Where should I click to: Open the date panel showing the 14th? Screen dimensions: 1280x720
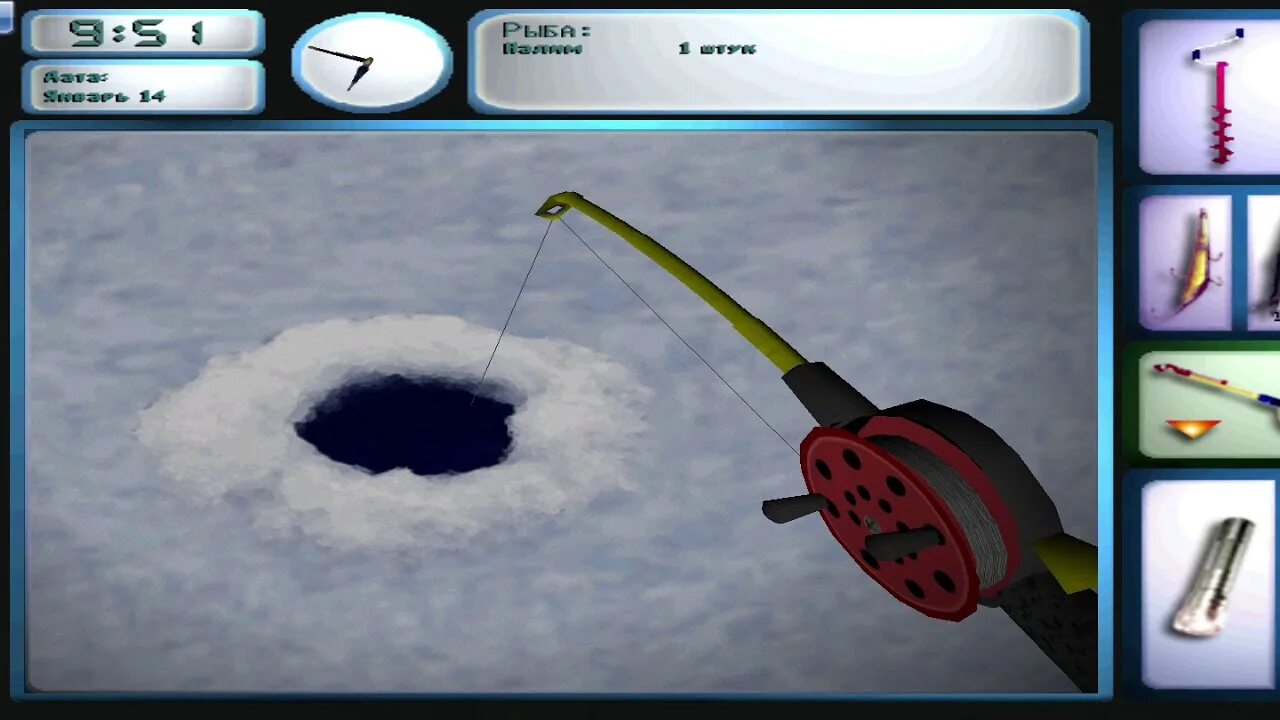144,87
